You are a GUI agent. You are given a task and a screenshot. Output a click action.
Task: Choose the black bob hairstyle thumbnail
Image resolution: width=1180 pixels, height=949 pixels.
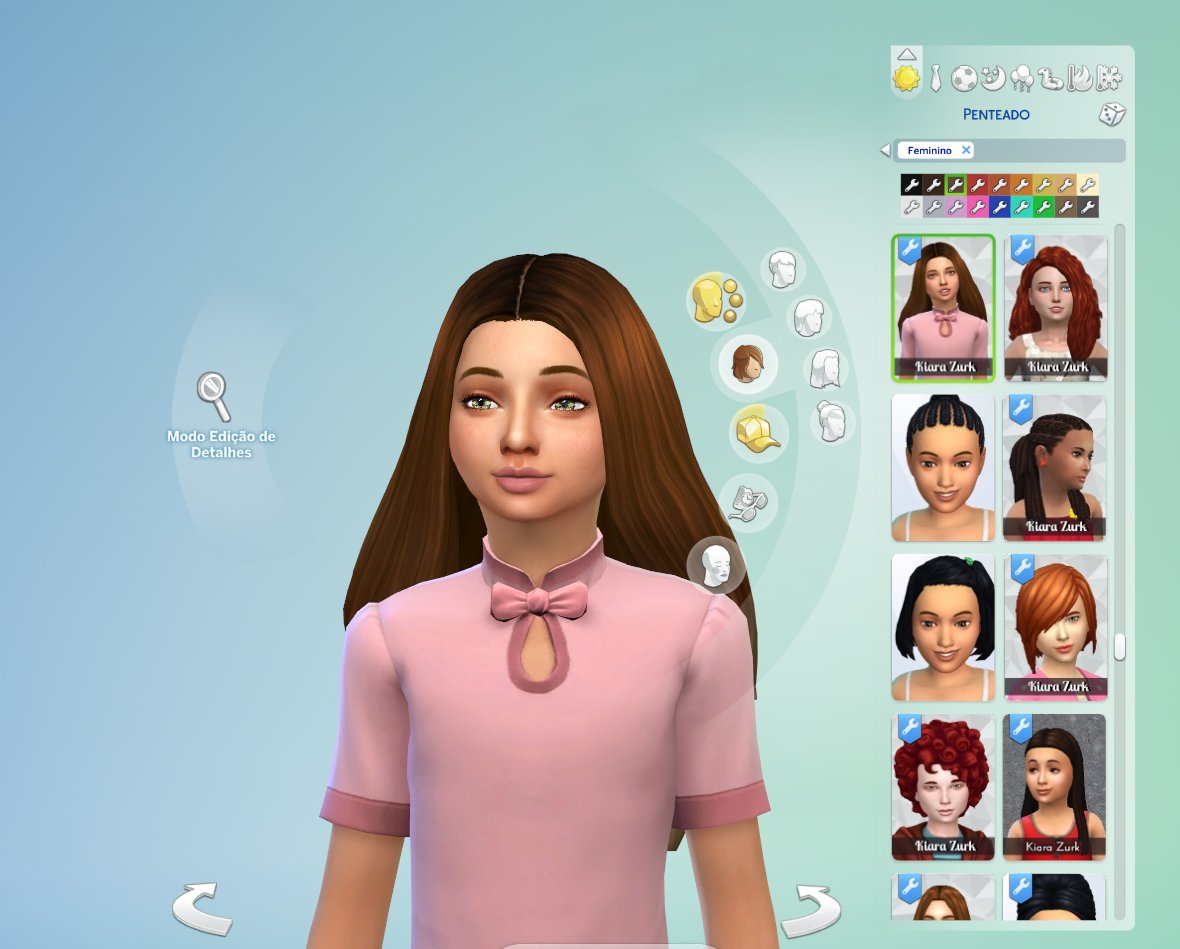943,627
